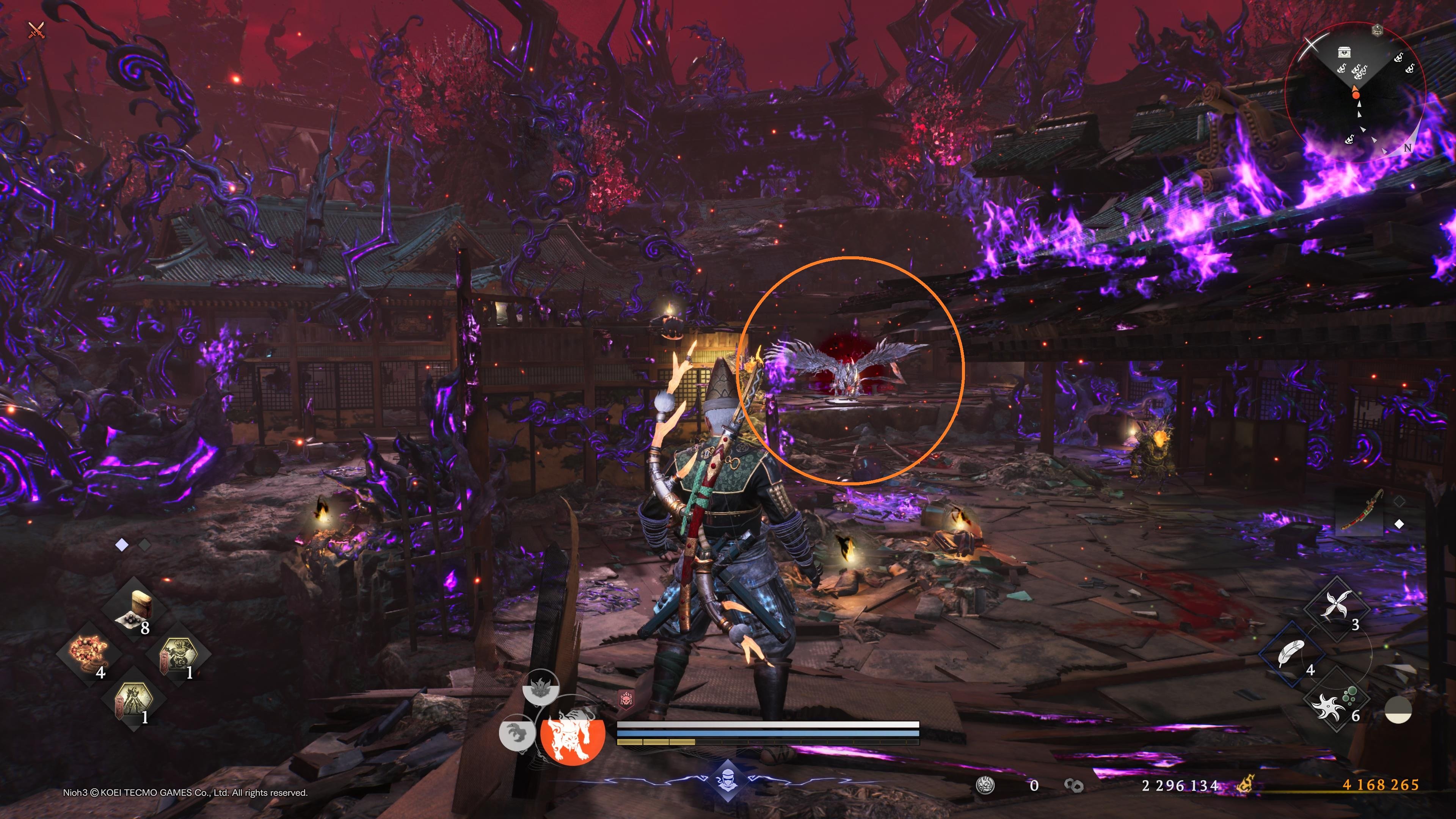Select the medicine item slot with 8
Viewport: 1456px width, 819px height.
[135, 609]
